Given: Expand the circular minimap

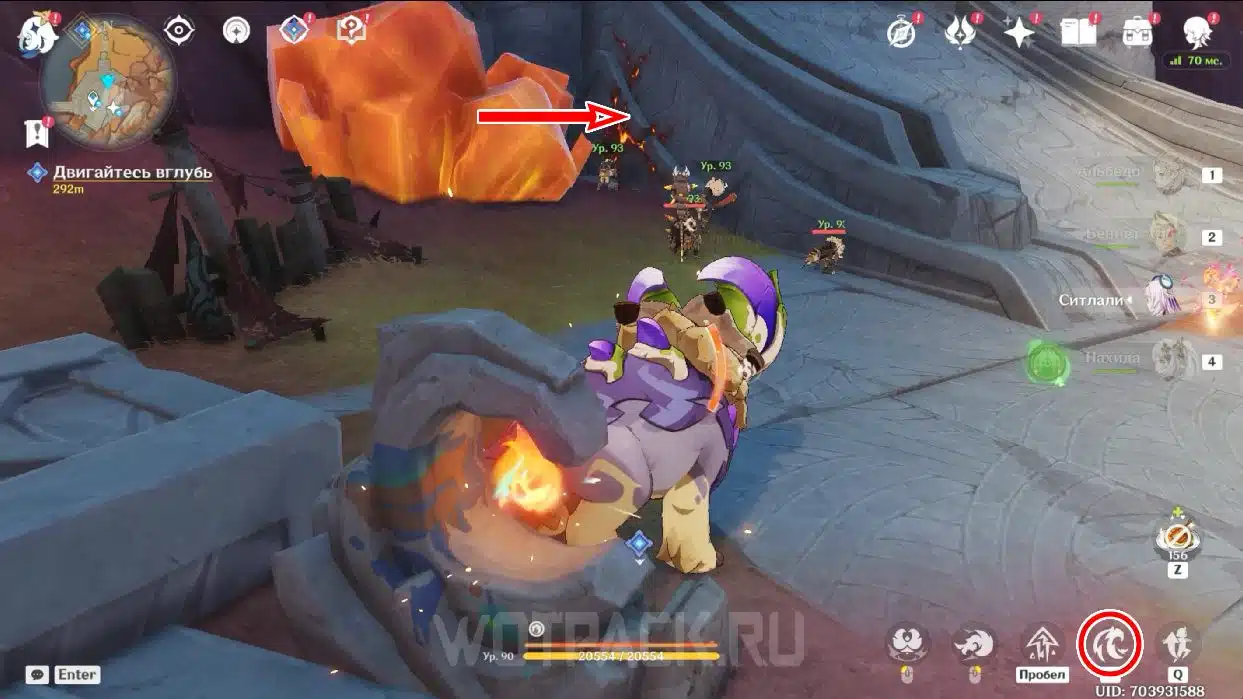Looking at the screenshot, I should 108,83.
